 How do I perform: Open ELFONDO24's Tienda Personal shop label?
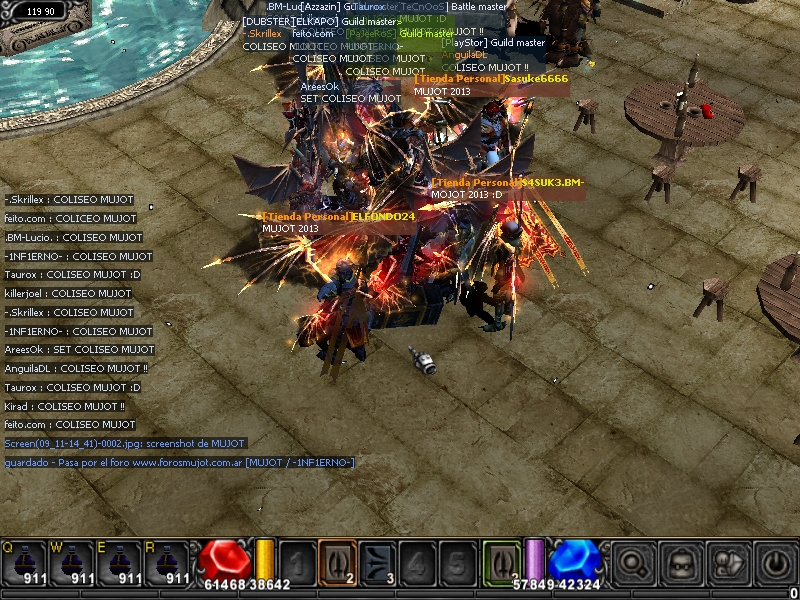[x=338, y=216]
